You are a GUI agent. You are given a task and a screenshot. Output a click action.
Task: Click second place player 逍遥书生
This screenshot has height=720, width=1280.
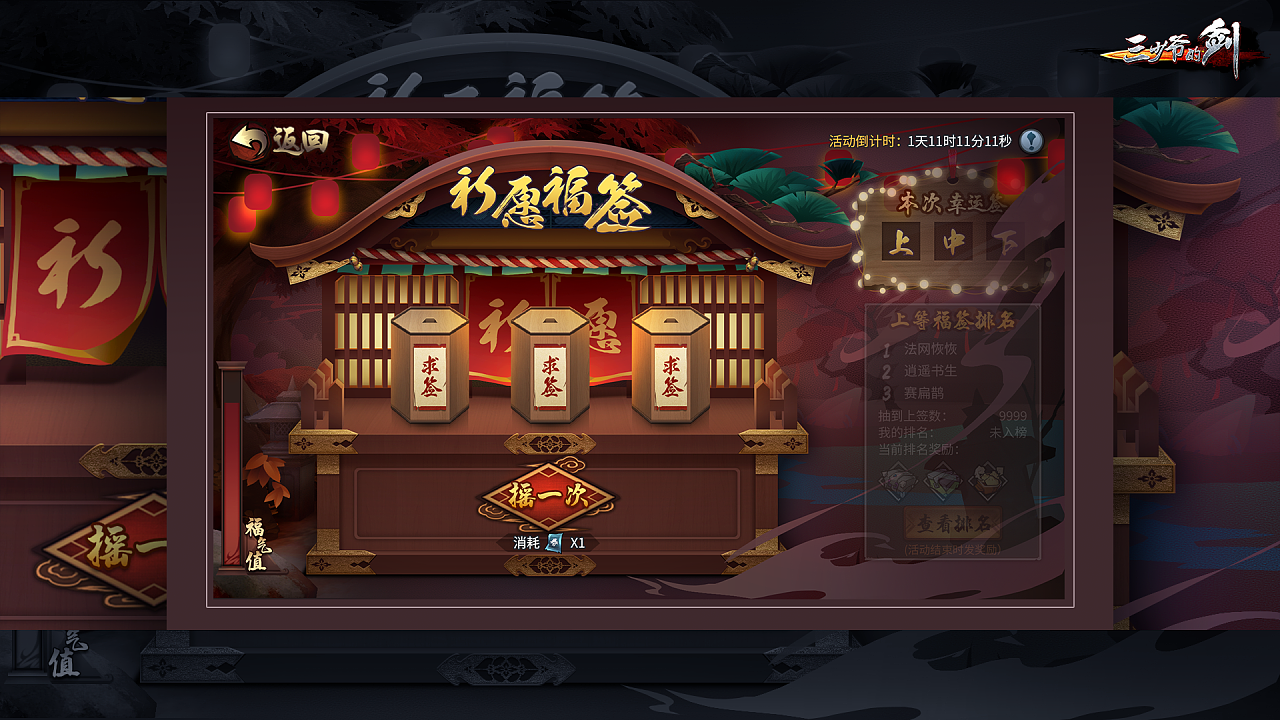pos(933,371)
